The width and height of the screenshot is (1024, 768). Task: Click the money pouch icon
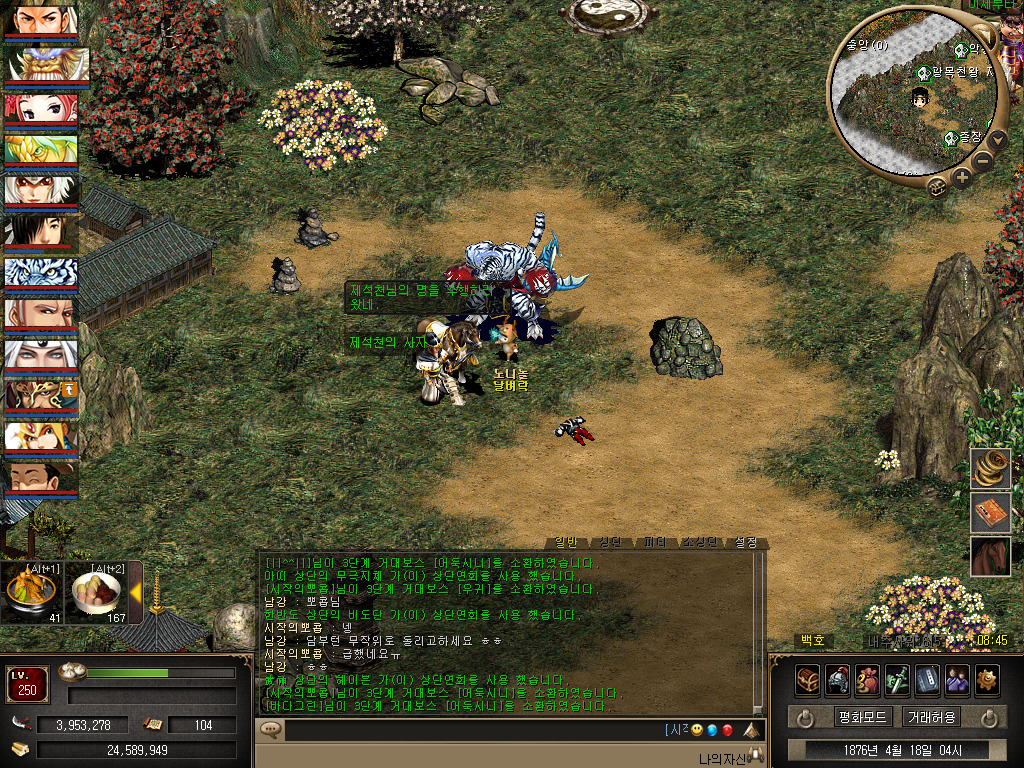point(868,680)
